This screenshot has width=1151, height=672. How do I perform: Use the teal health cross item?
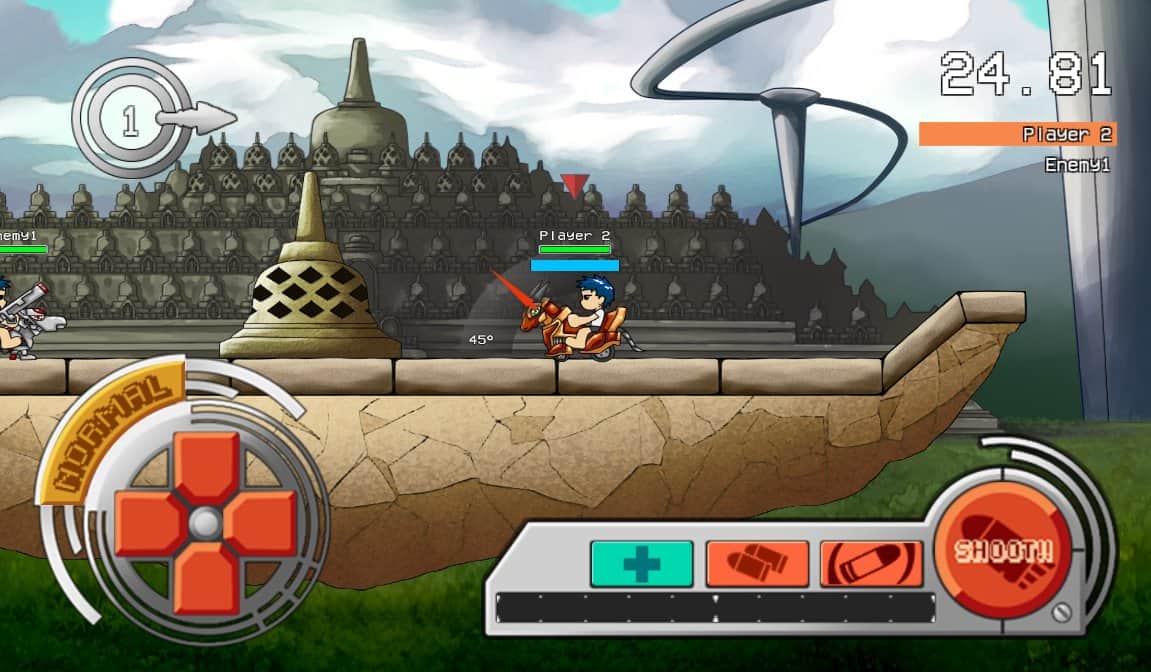click(641, 564)
